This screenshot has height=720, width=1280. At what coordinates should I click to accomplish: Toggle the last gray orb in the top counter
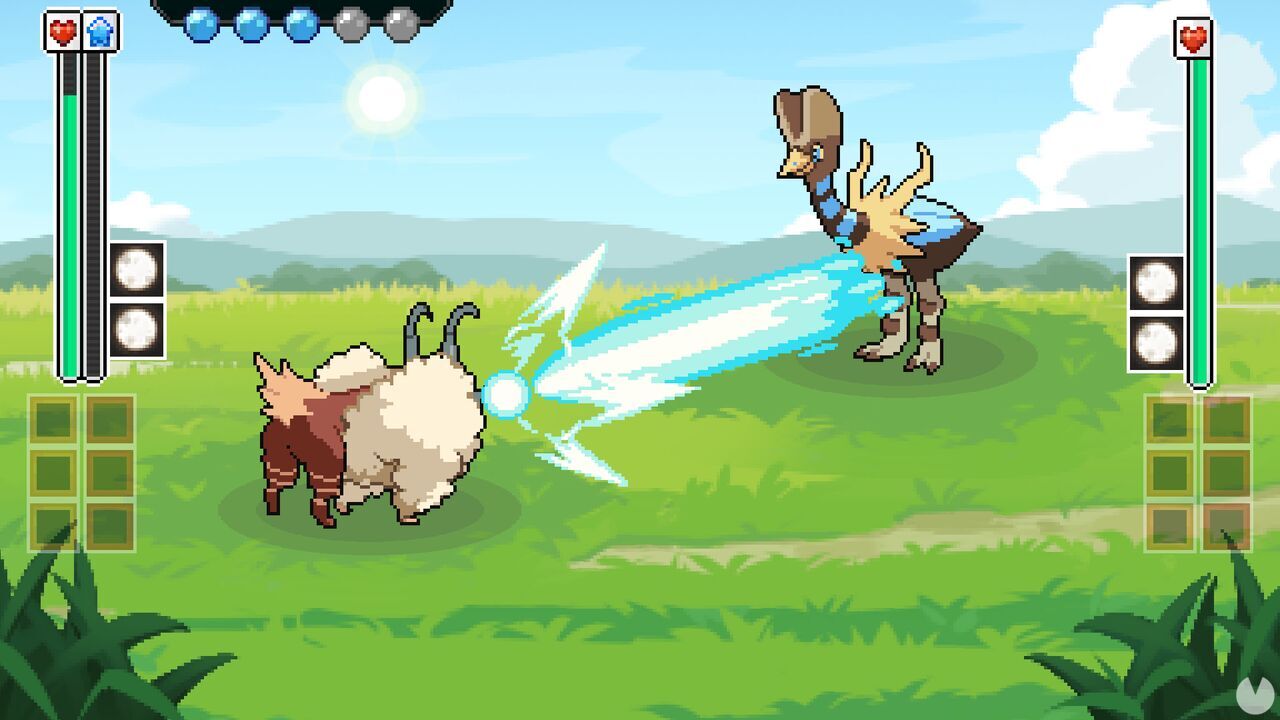399,24
